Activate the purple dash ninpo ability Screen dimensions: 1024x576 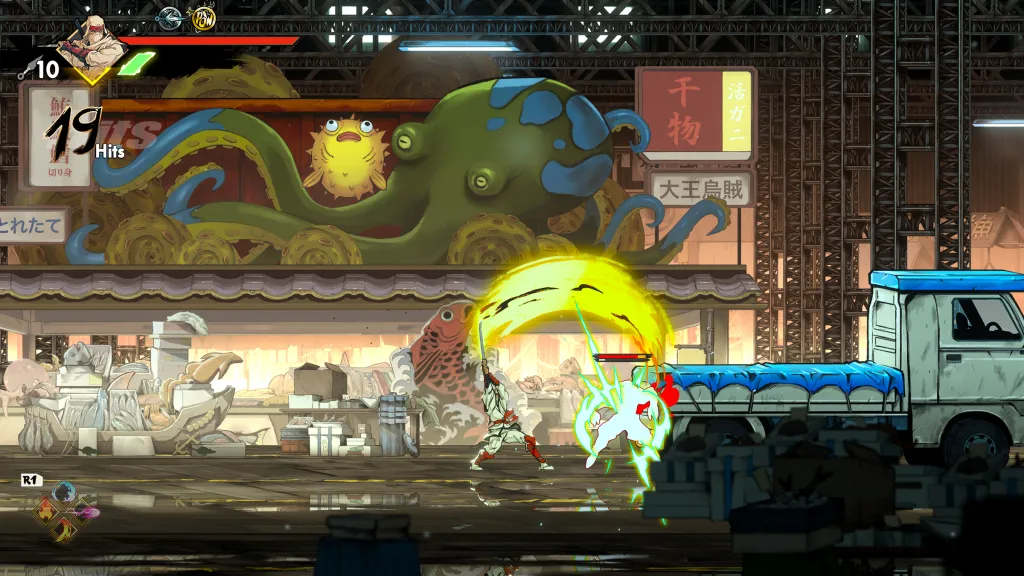click(84, 511)
